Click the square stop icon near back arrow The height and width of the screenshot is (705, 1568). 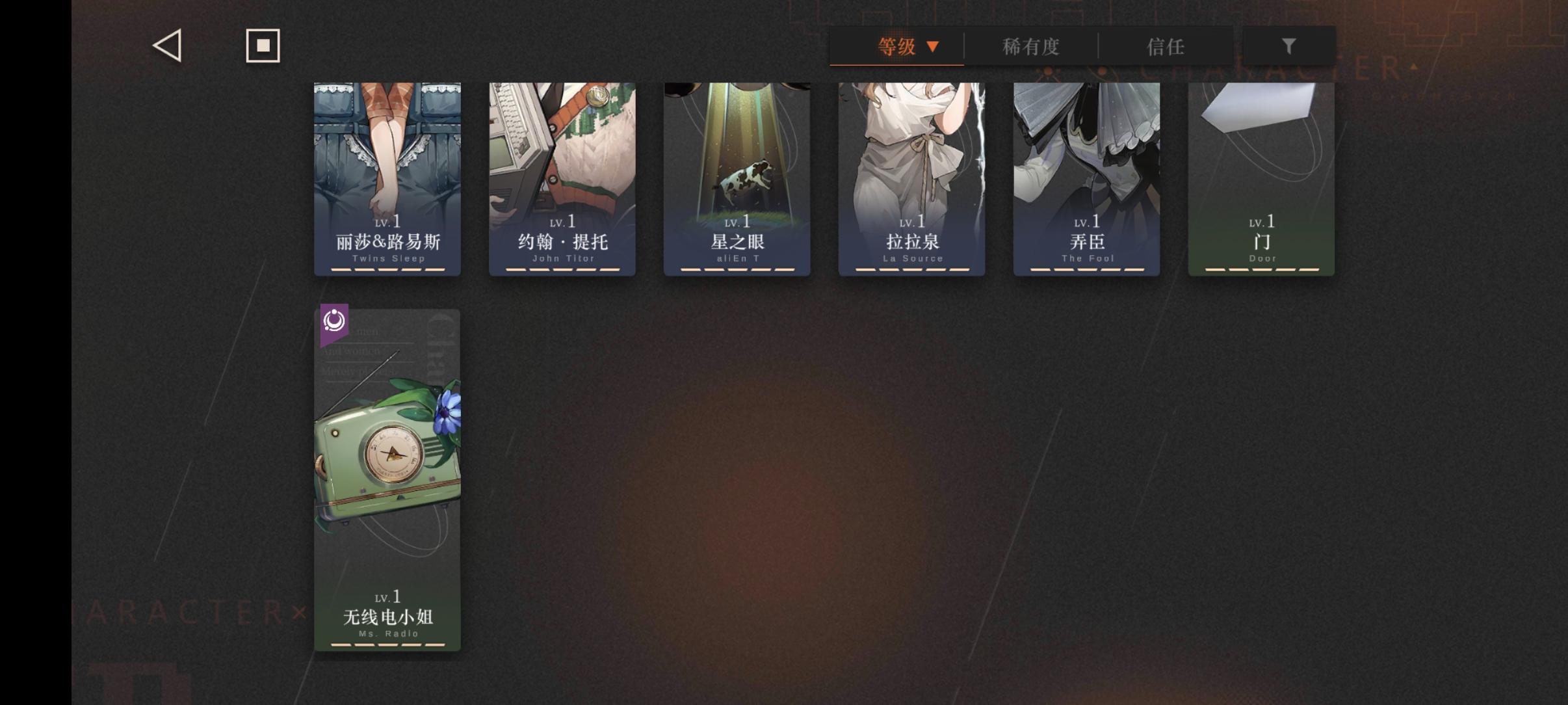point(263,45)
